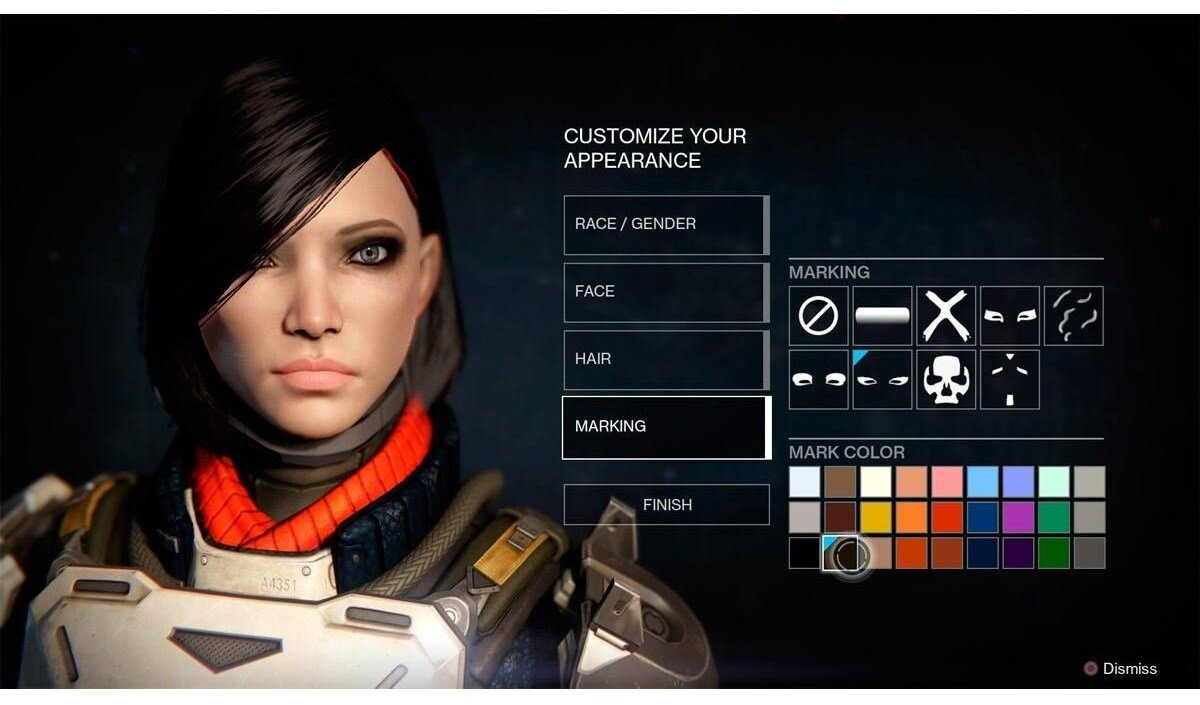The image size is (1200, 705).
Task: Pick the bright orange mark color
Action: (911, 517)
